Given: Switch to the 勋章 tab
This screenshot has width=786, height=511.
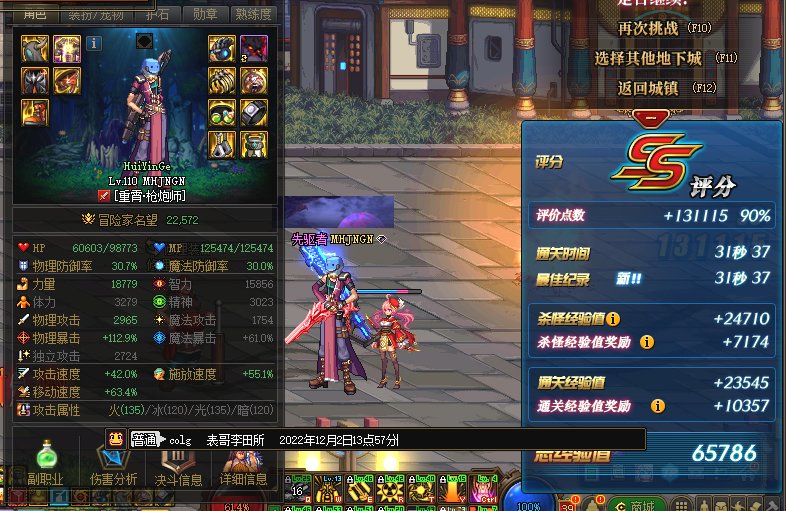Looking at the screenshot, I should [204, 13].
